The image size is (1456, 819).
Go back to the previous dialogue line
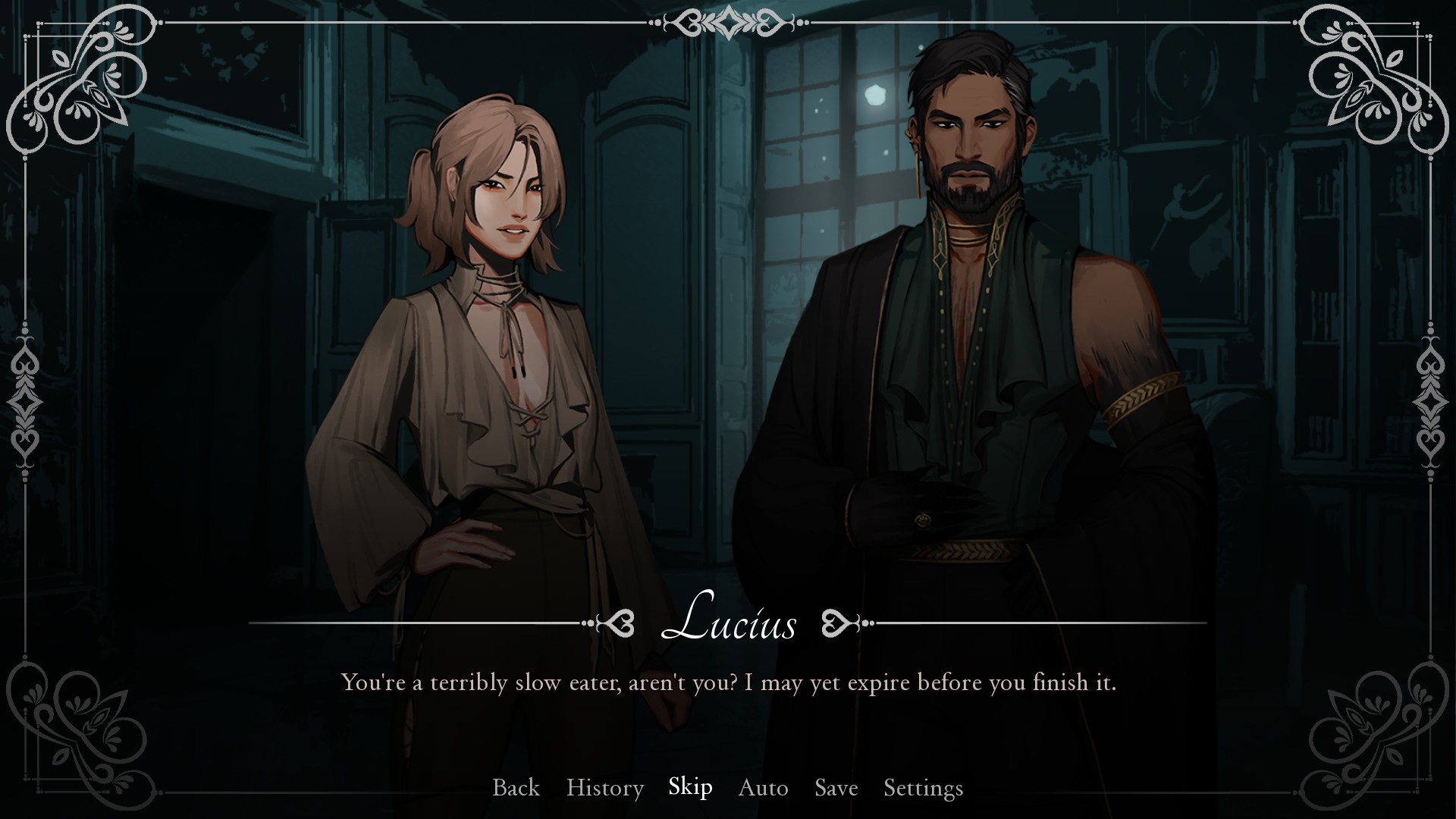tap(516, 788)
